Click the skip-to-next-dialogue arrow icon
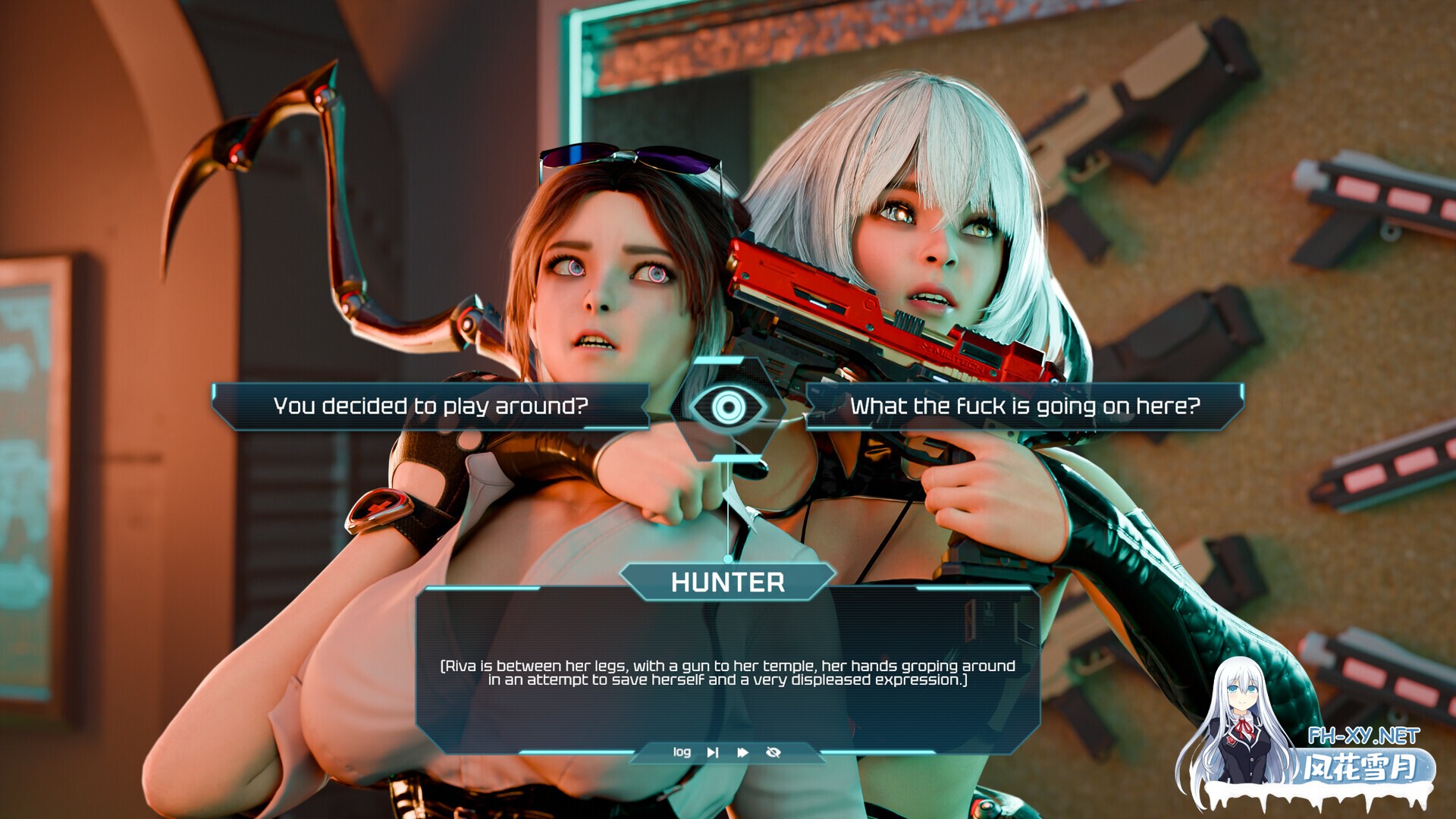Viewport: 1456px width, 819px height. (713, 752)
